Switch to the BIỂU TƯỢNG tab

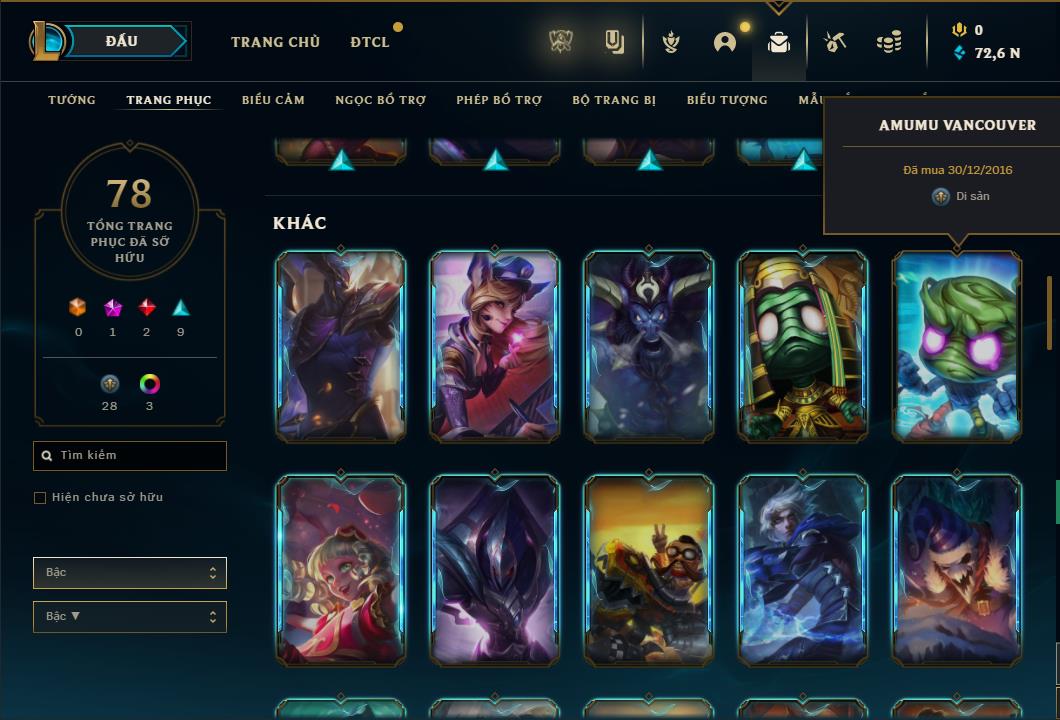click(727, 100)
